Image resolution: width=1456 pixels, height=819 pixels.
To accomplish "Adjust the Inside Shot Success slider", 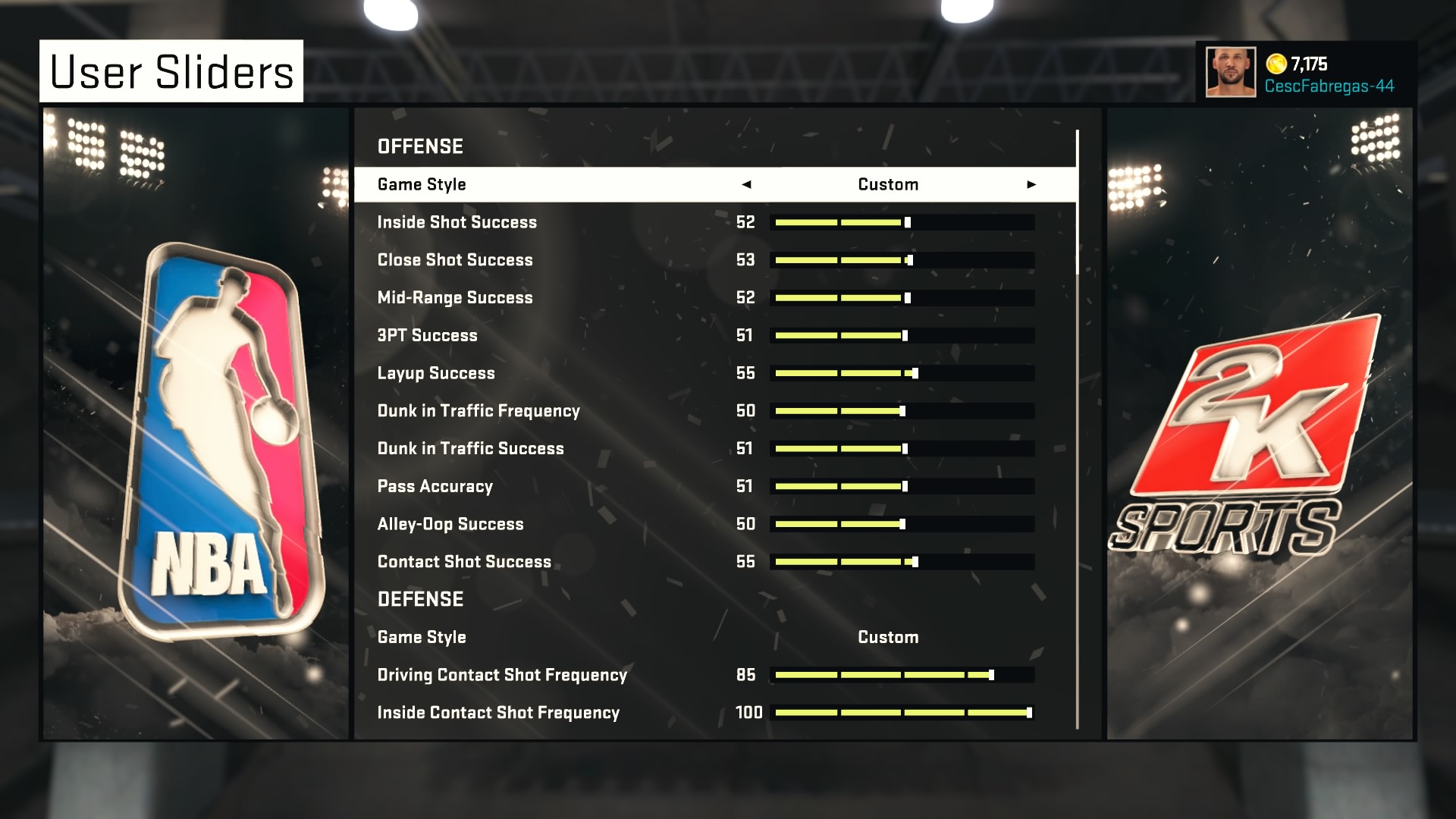I will pyautogui.click(x=902, y=222).
